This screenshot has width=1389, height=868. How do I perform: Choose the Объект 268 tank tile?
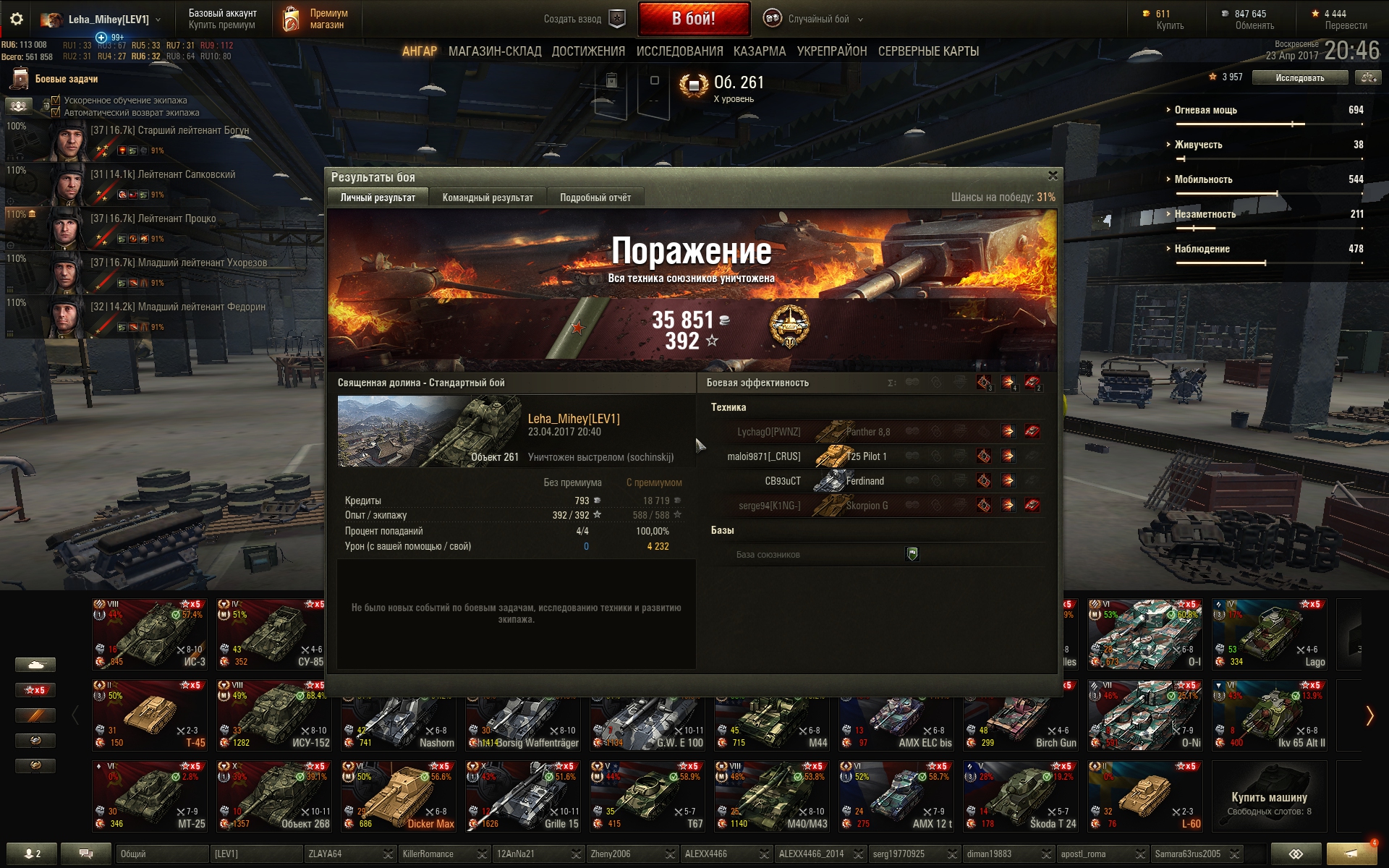[274, 796]
